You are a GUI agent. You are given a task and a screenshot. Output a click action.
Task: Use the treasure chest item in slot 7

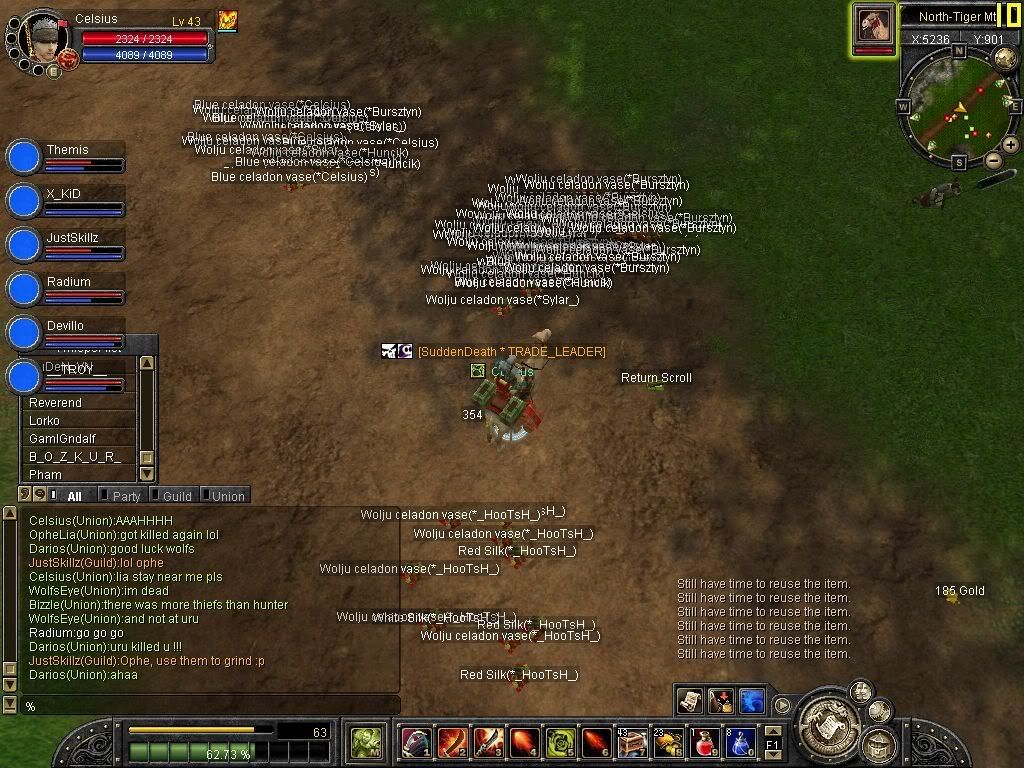point(632,742)
